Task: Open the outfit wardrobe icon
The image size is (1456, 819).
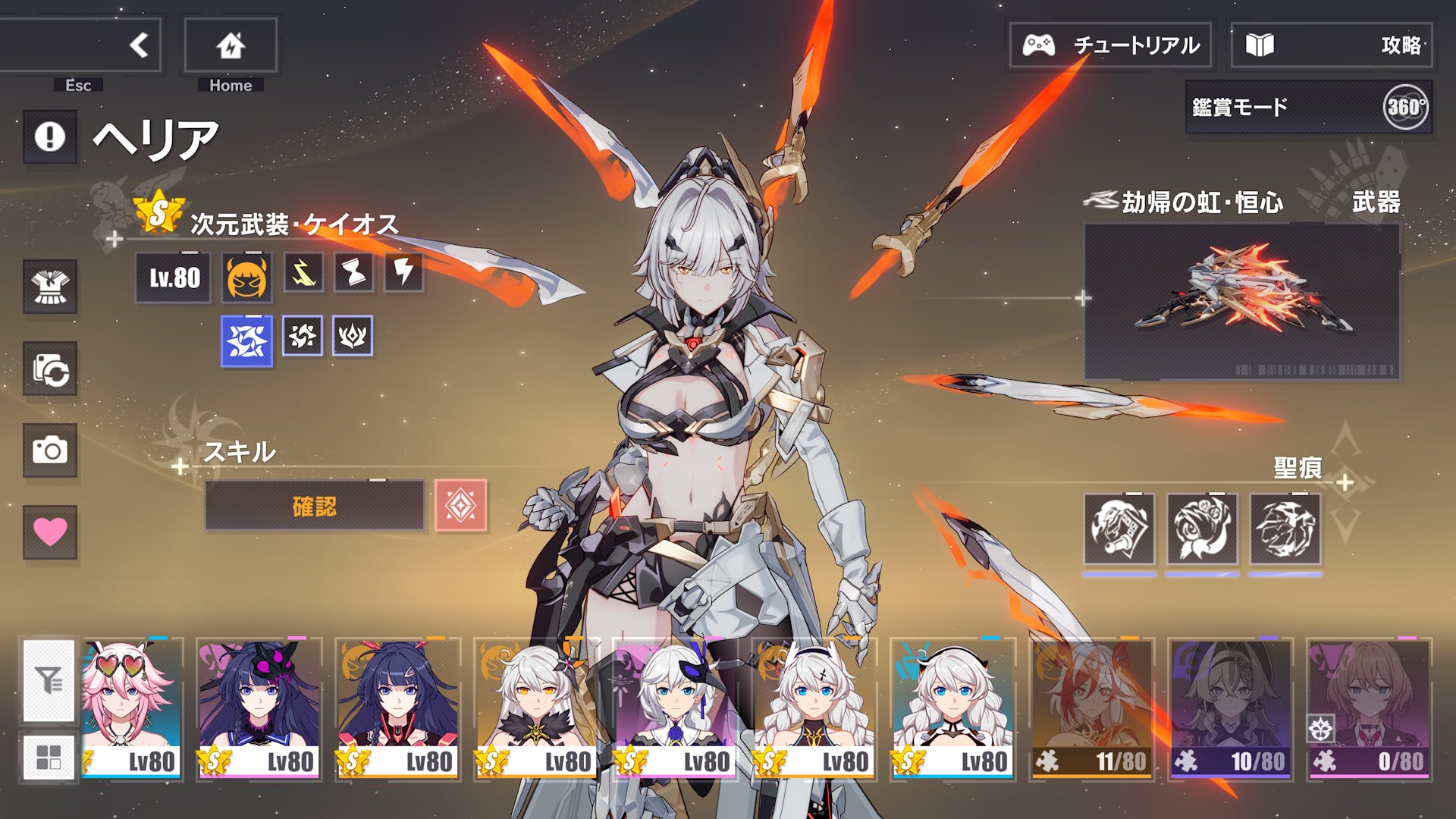Action: point(50,287)
